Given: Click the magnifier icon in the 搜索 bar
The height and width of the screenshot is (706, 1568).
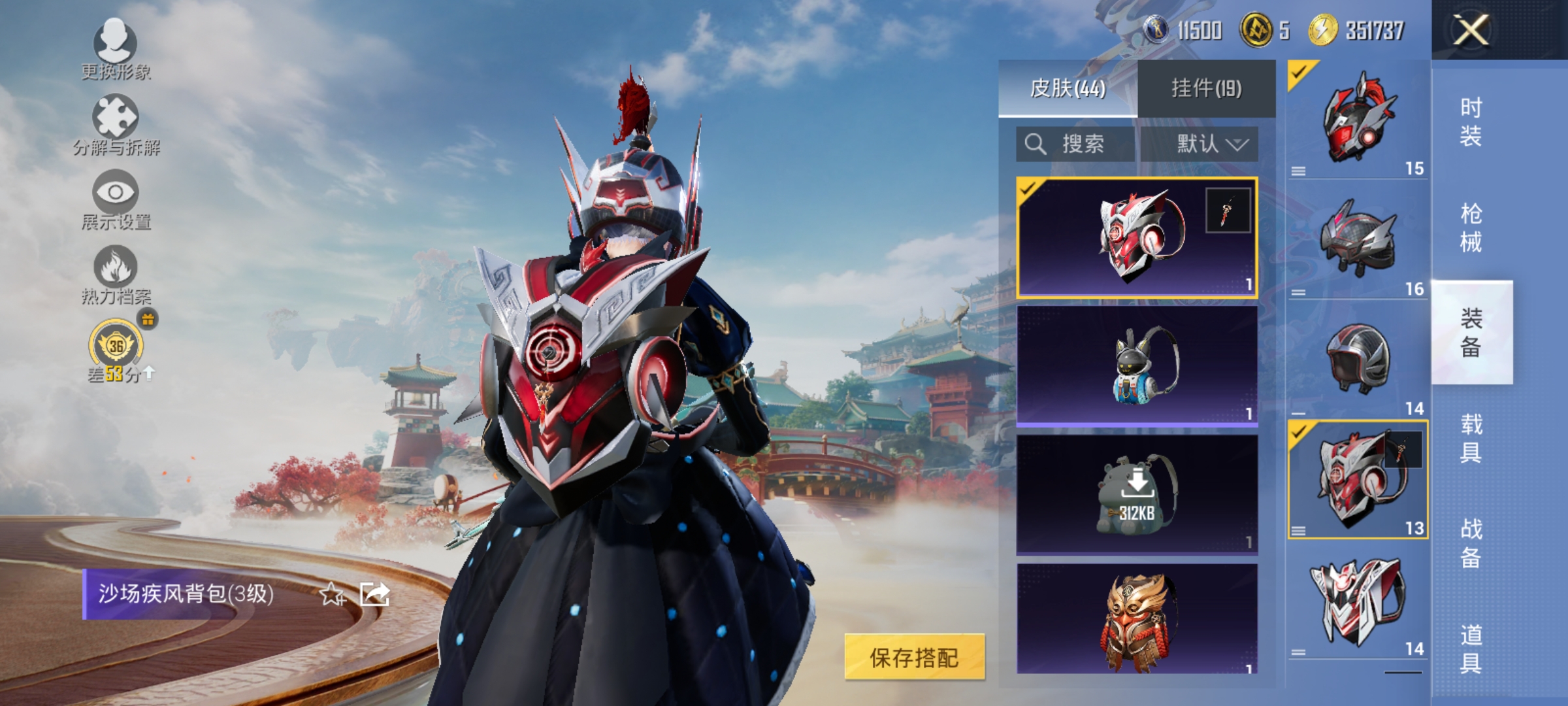Looking at the screenshot, I should click(1036, 144).
